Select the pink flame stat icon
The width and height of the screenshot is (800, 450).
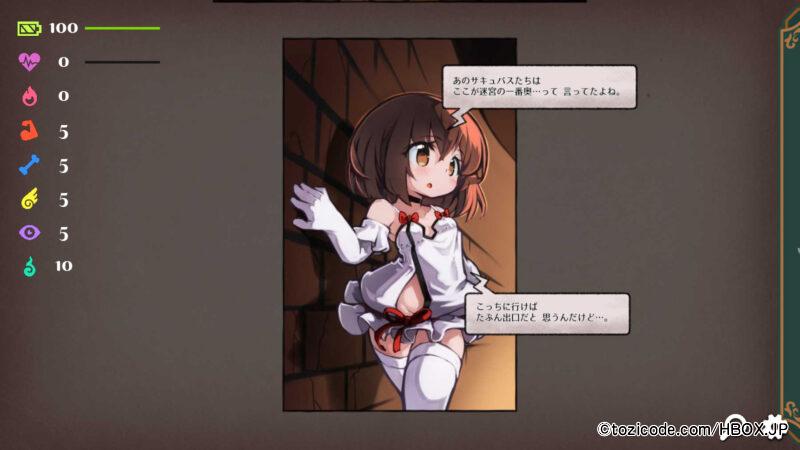[28, 96]
